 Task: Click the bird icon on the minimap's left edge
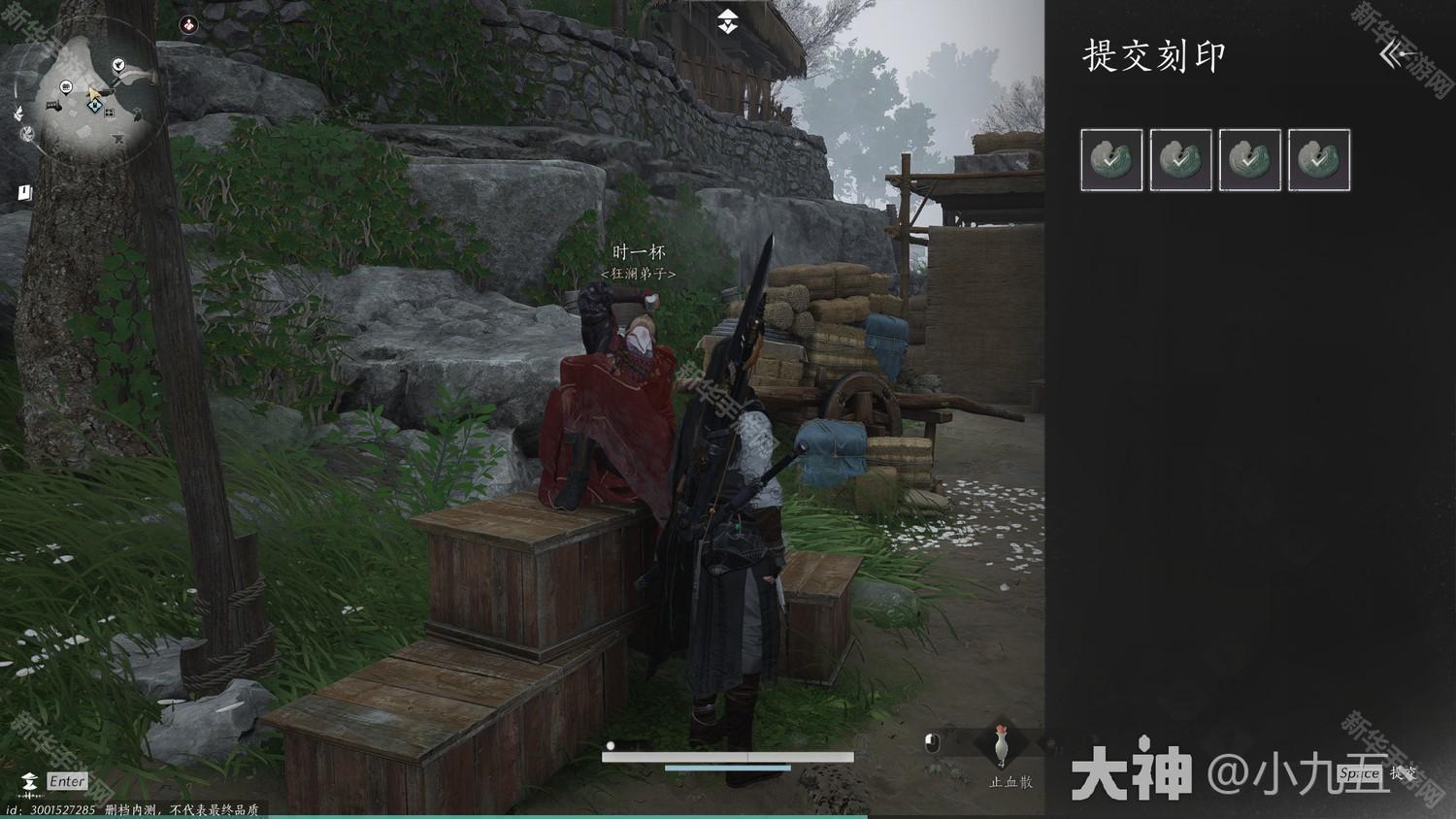point(19,113)
